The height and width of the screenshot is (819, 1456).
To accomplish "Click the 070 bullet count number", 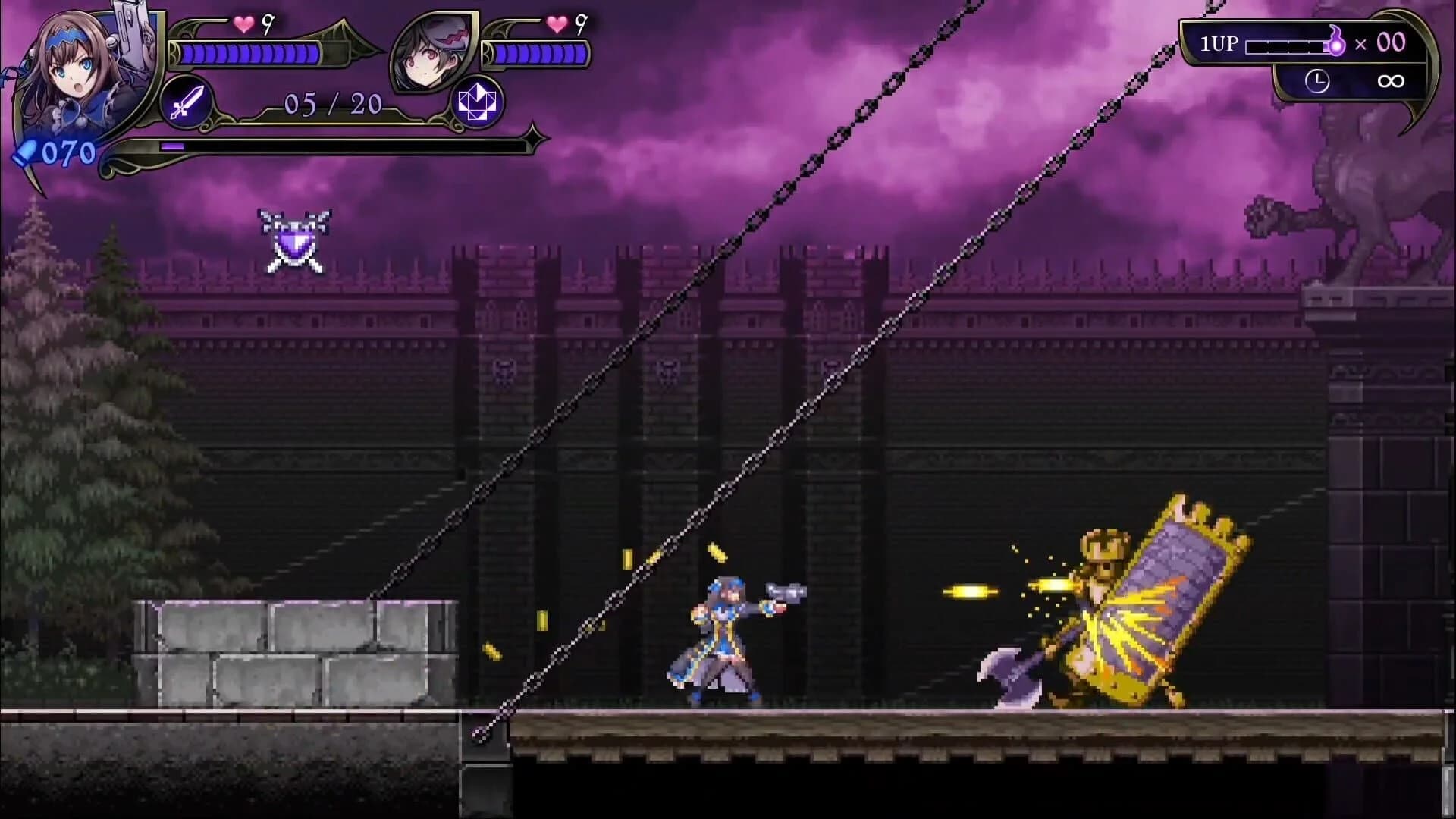I will (x=68, y=152).
